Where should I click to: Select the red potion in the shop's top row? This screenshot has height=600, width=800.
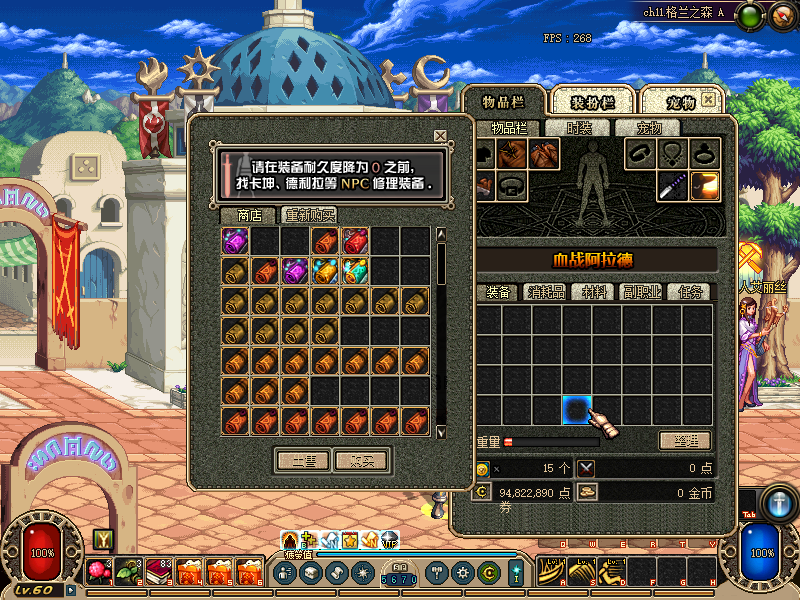tap(356, 241)
